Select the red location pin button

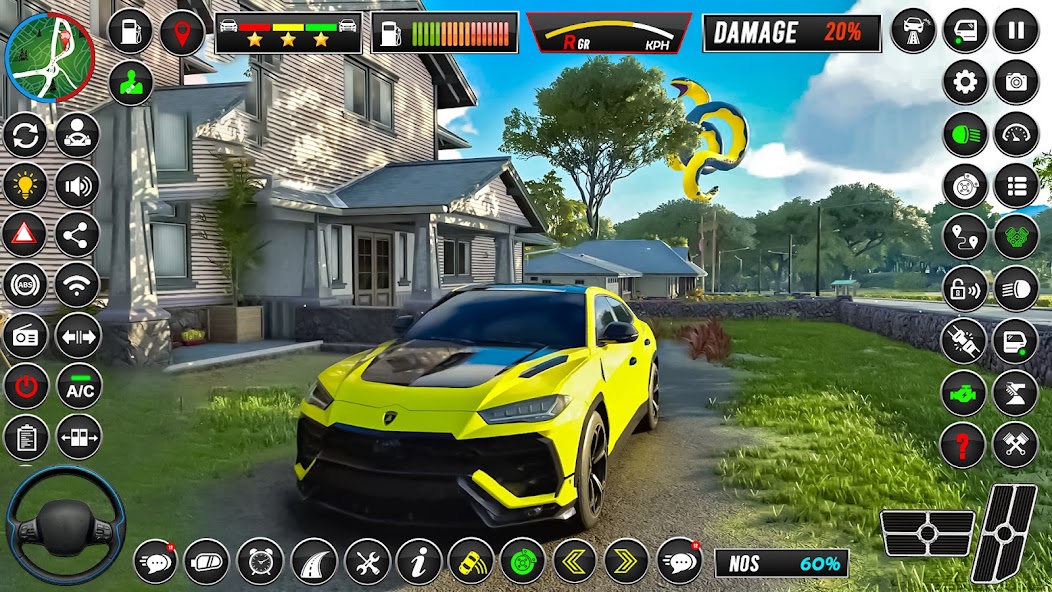[x=182, y=32]
